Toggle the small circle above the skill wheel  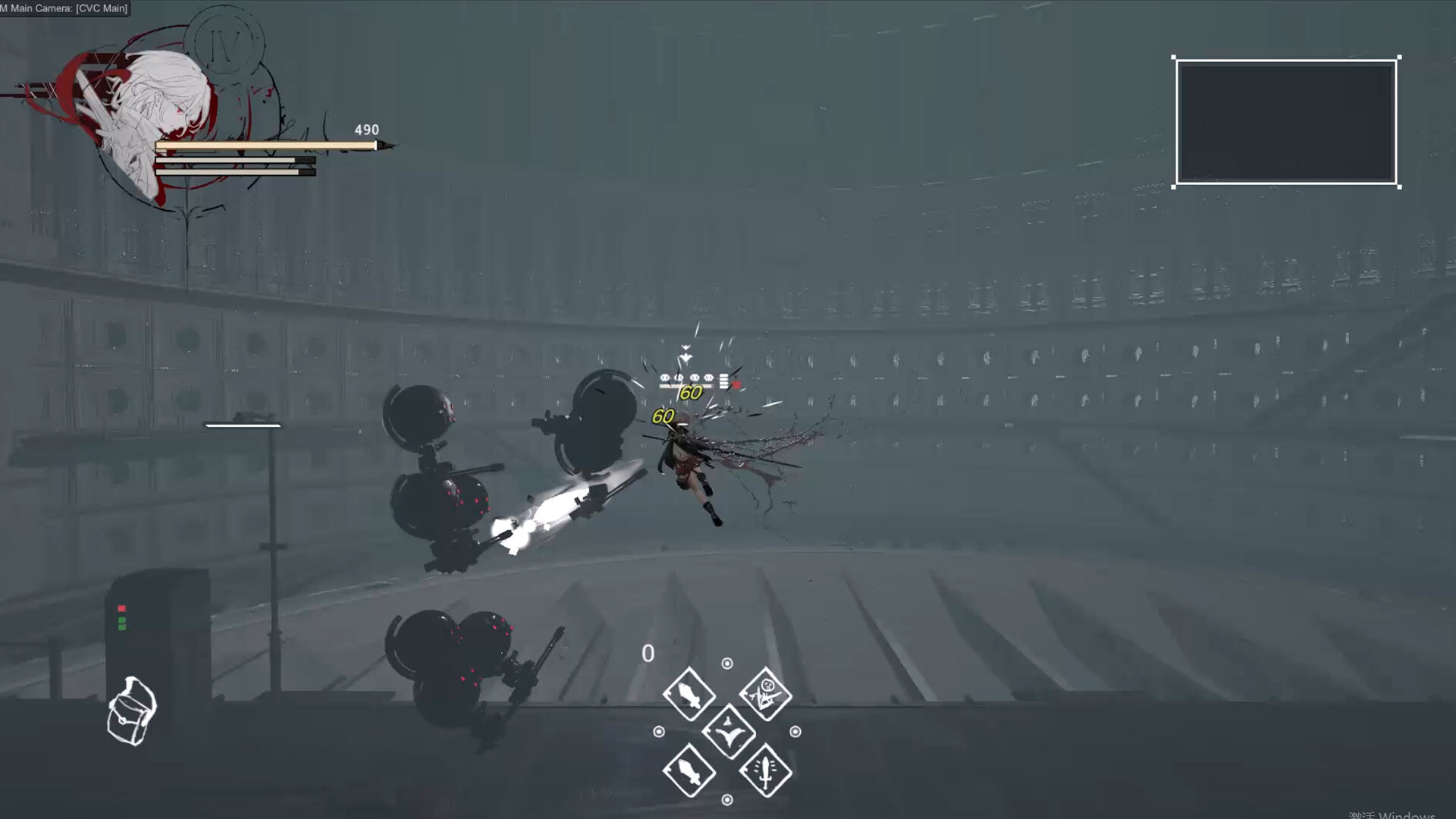(726, 663)
